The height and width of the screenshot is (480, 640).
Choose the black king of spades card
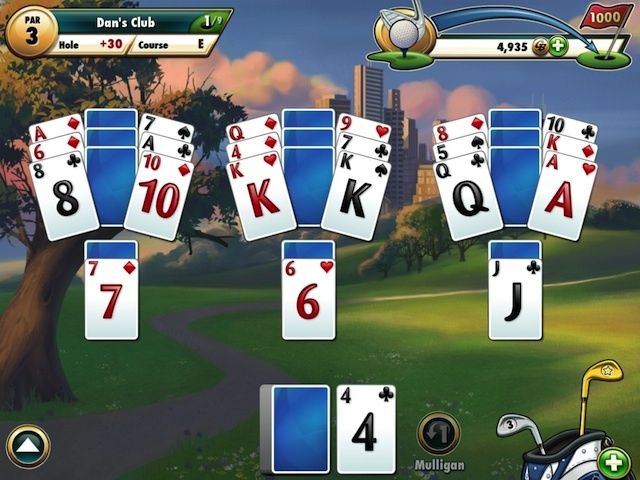point(355,202)
